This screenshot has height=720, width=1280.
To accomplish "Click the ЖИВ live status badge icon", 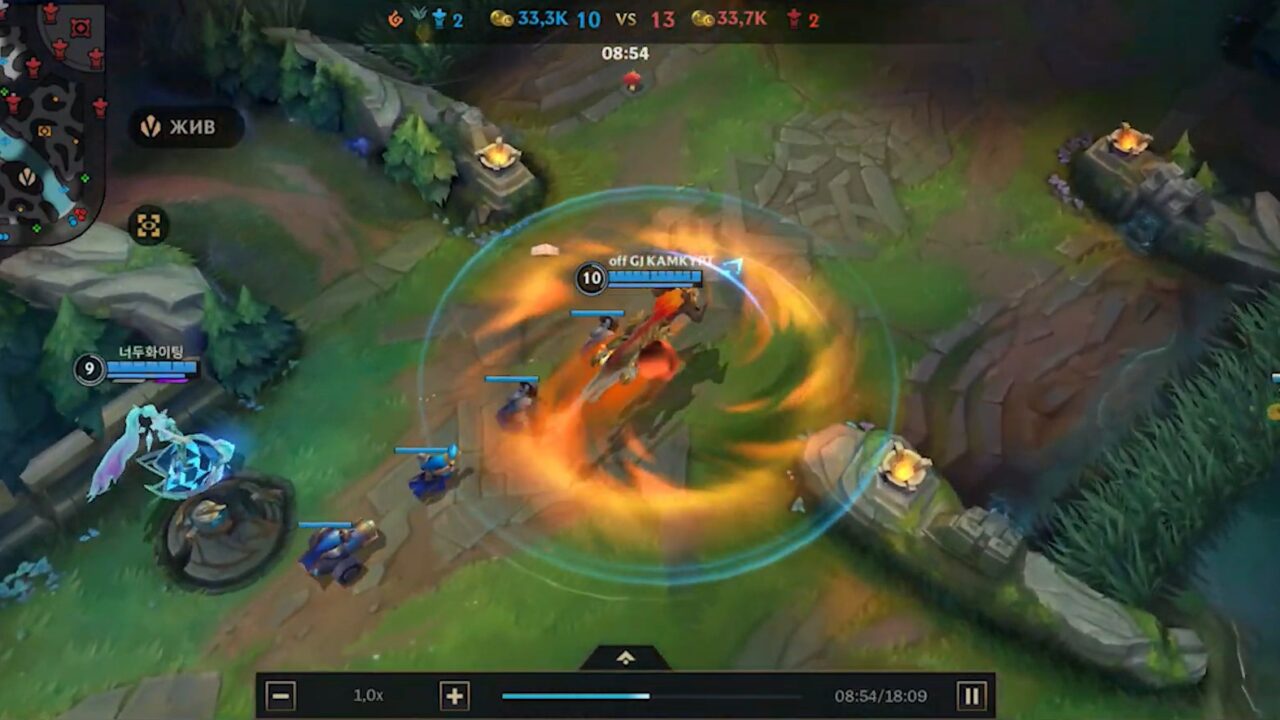I will coord(151,127).
